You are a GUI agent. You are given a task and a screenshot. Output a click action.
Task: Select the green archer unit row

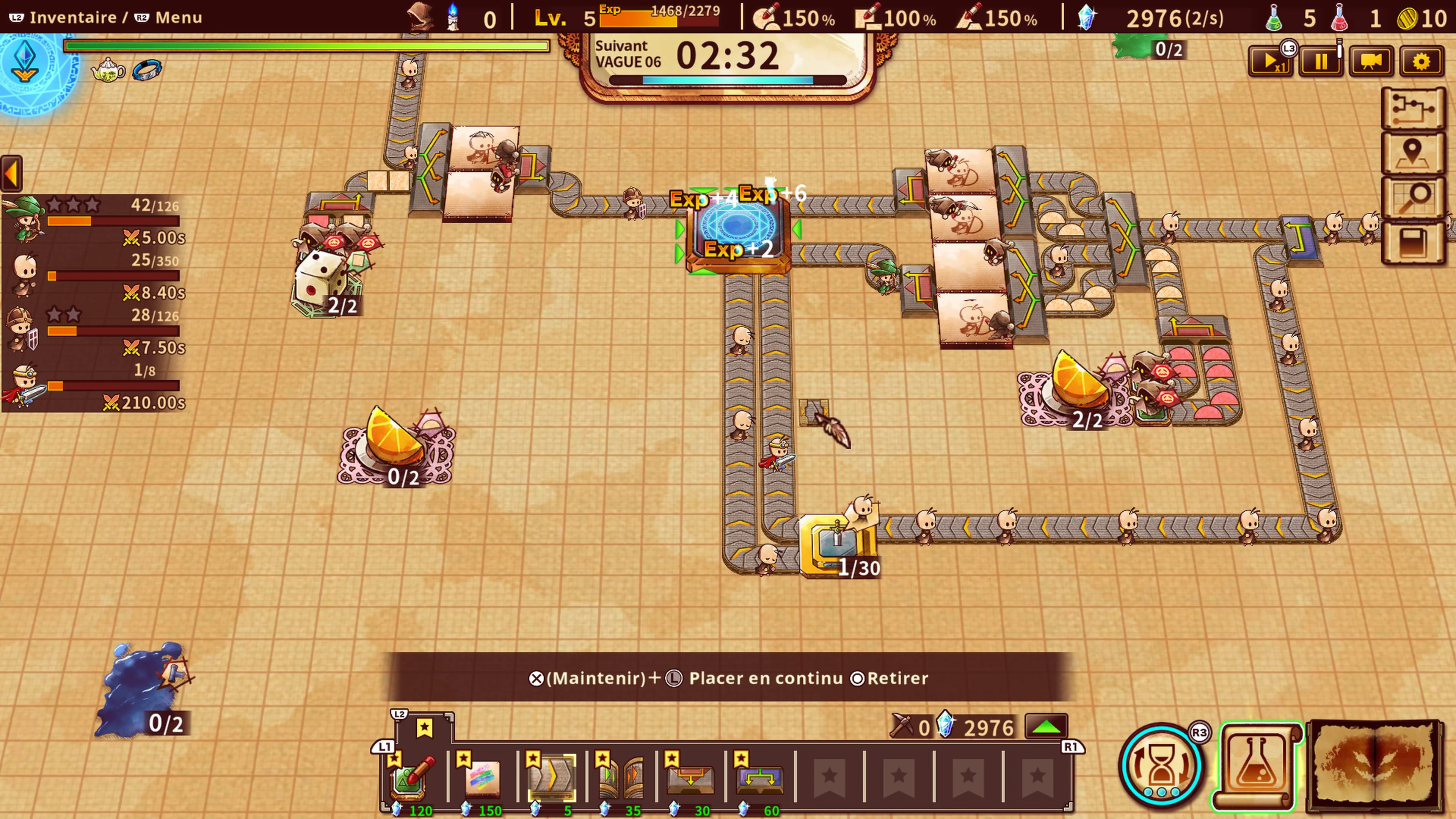click(93, 220)
